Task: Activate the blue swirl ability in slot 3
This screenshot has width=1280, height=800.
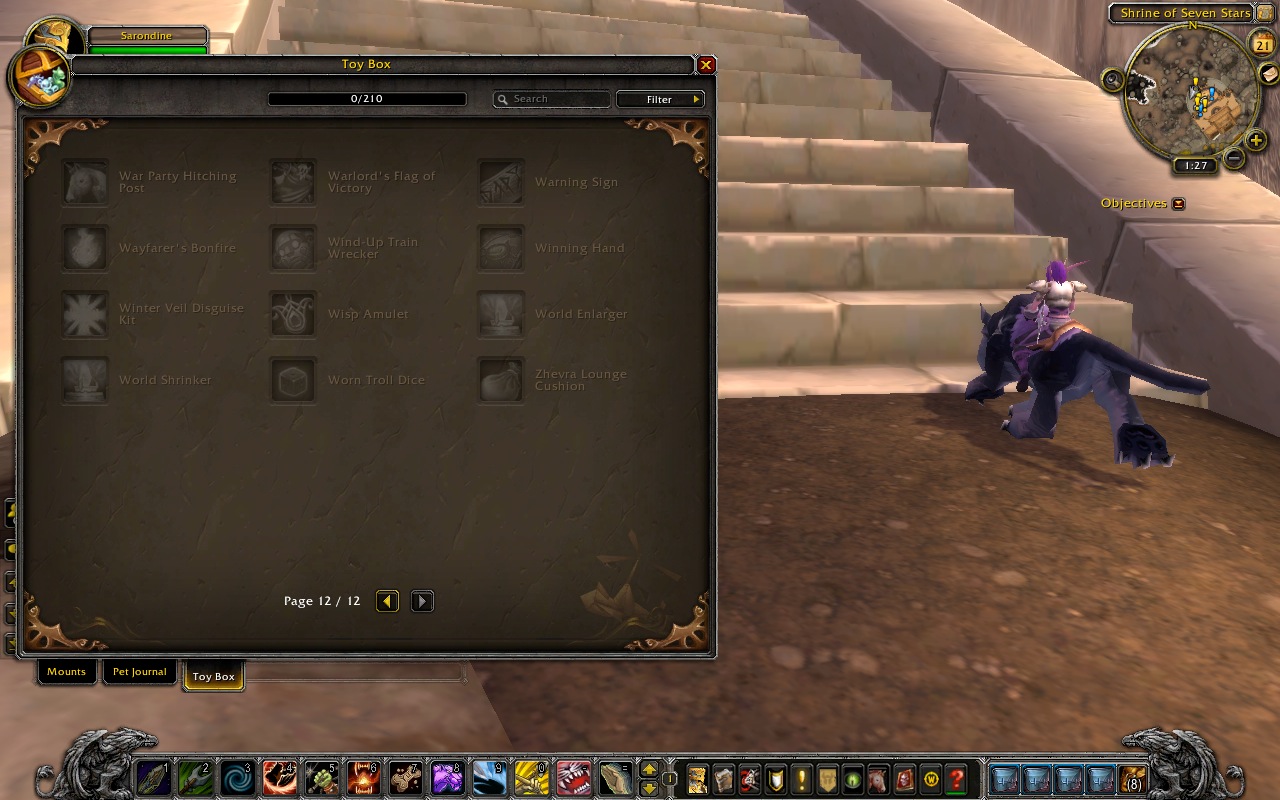Action: (238, 778)
